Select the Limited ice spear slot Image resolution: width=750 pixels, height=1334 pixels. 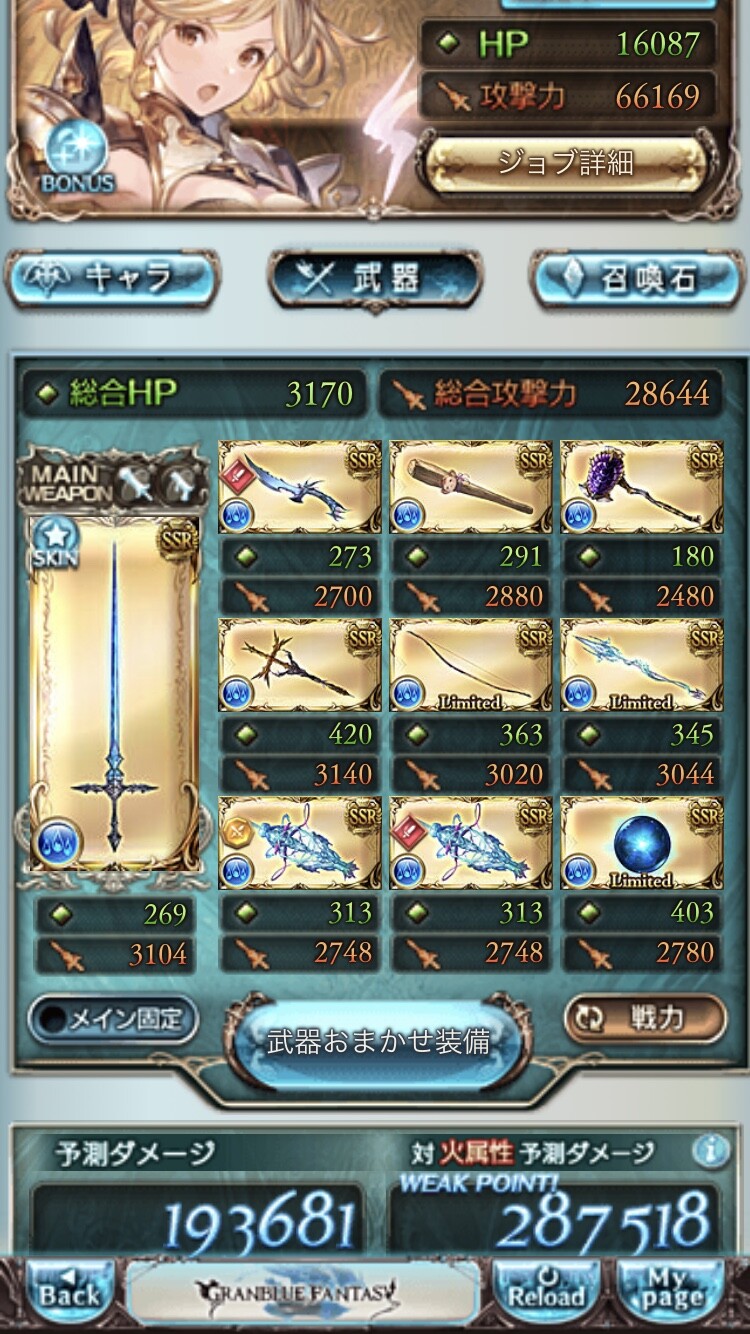(641, 664)
